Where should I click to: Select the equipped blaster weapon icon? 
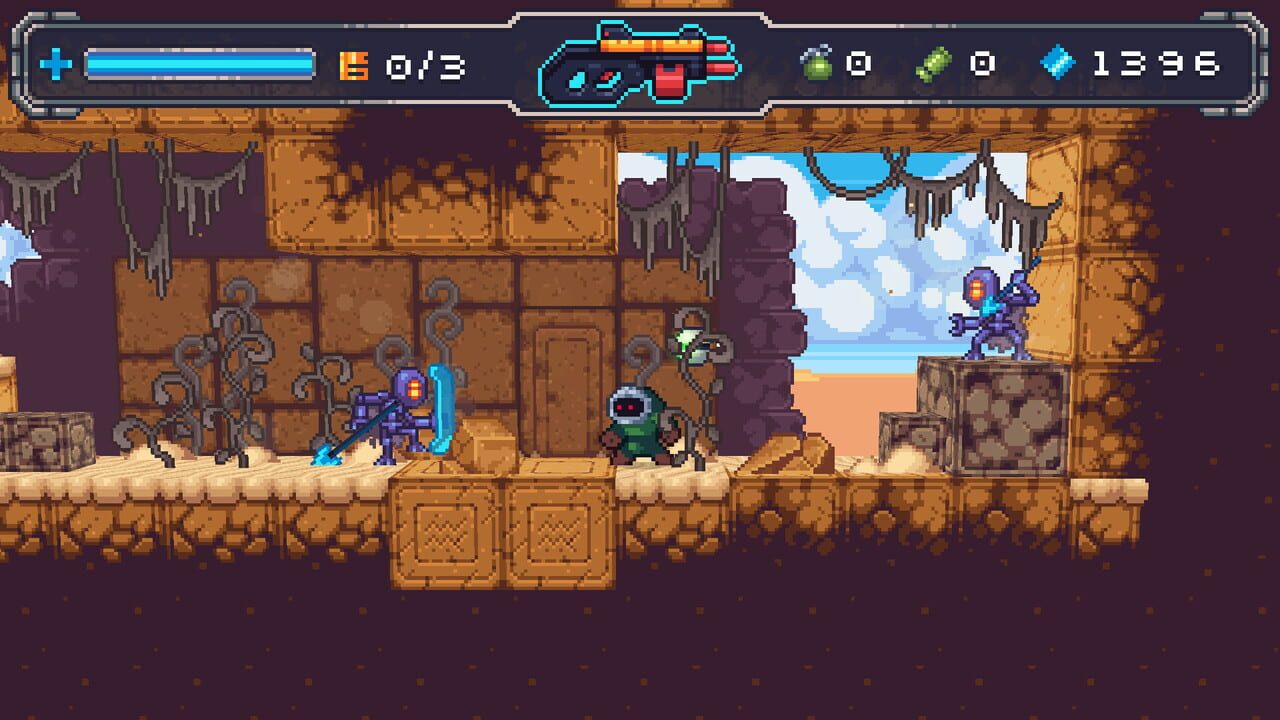(x=640, y=64)
